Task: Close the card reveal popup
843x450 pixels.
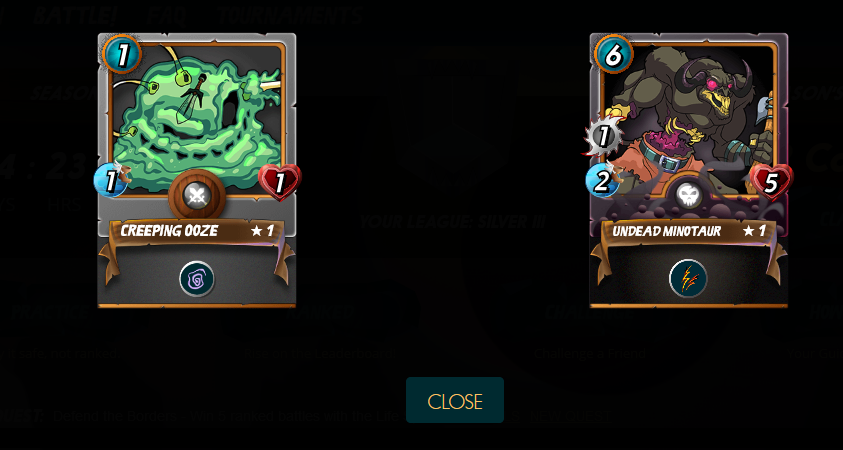Action: (455, 401)
